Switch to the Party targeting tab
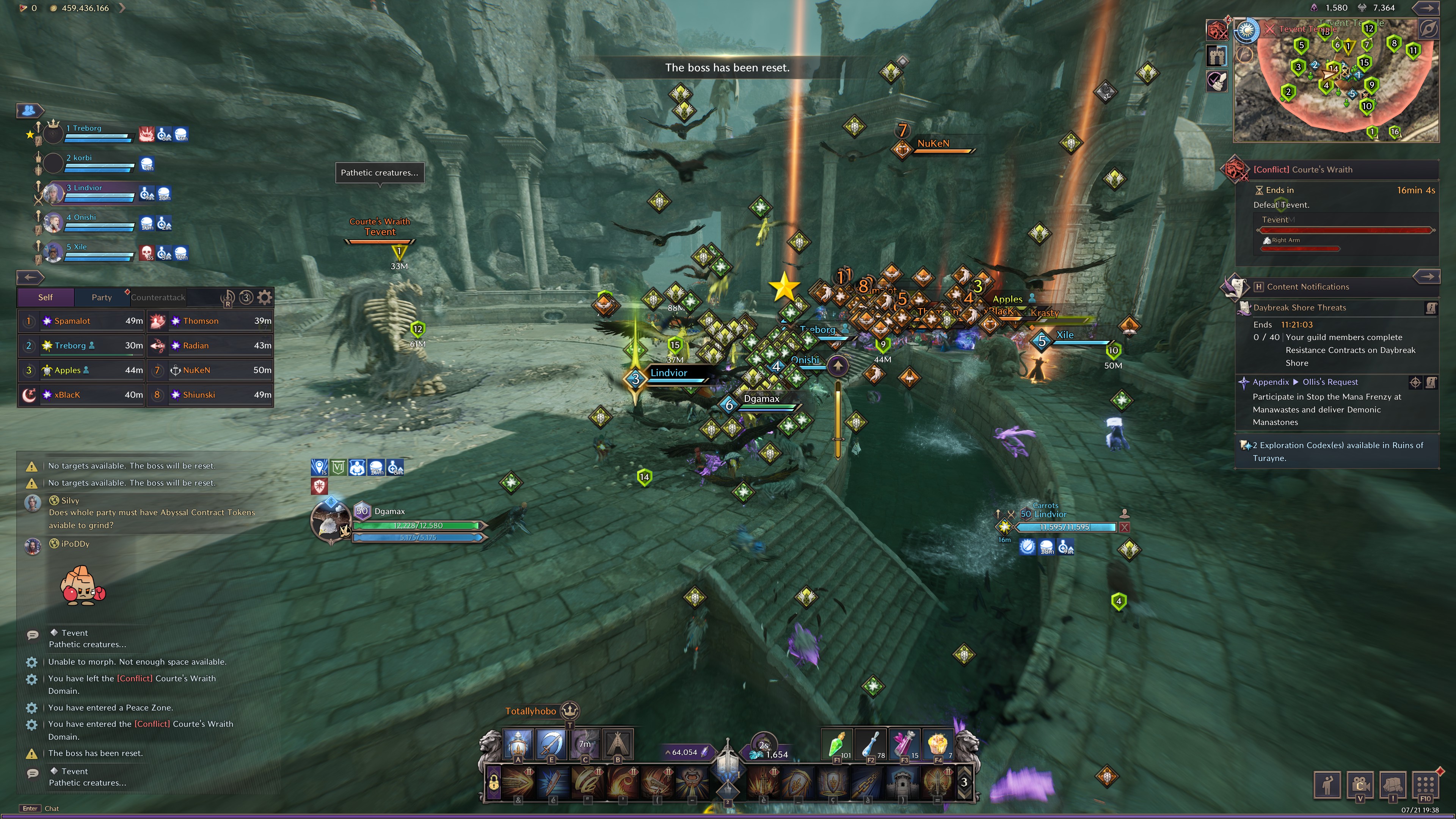 (x=102, y=297)
